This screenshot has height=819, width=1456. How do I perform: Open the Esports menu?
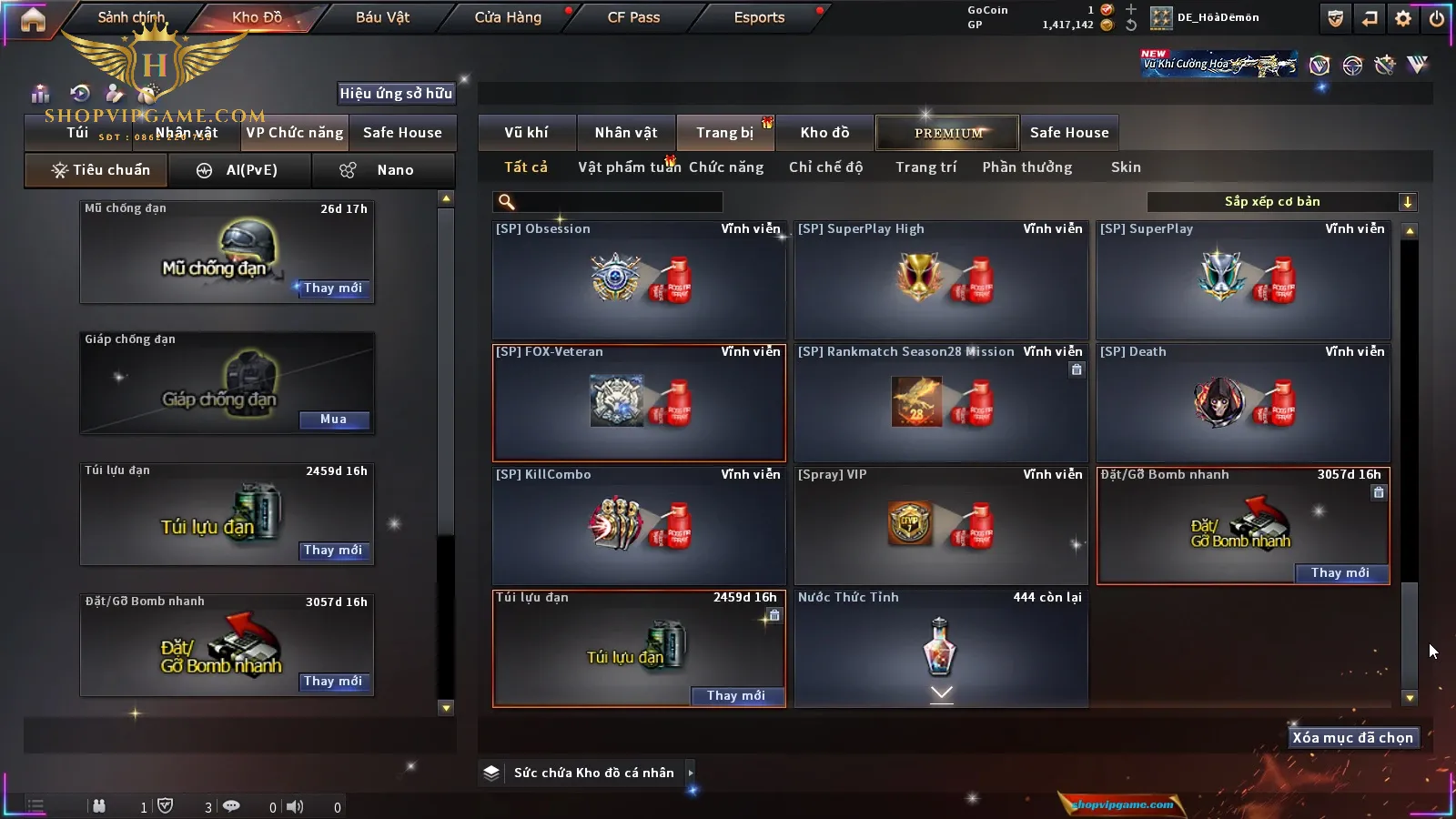pyautogui.click(x=759, y=17)
